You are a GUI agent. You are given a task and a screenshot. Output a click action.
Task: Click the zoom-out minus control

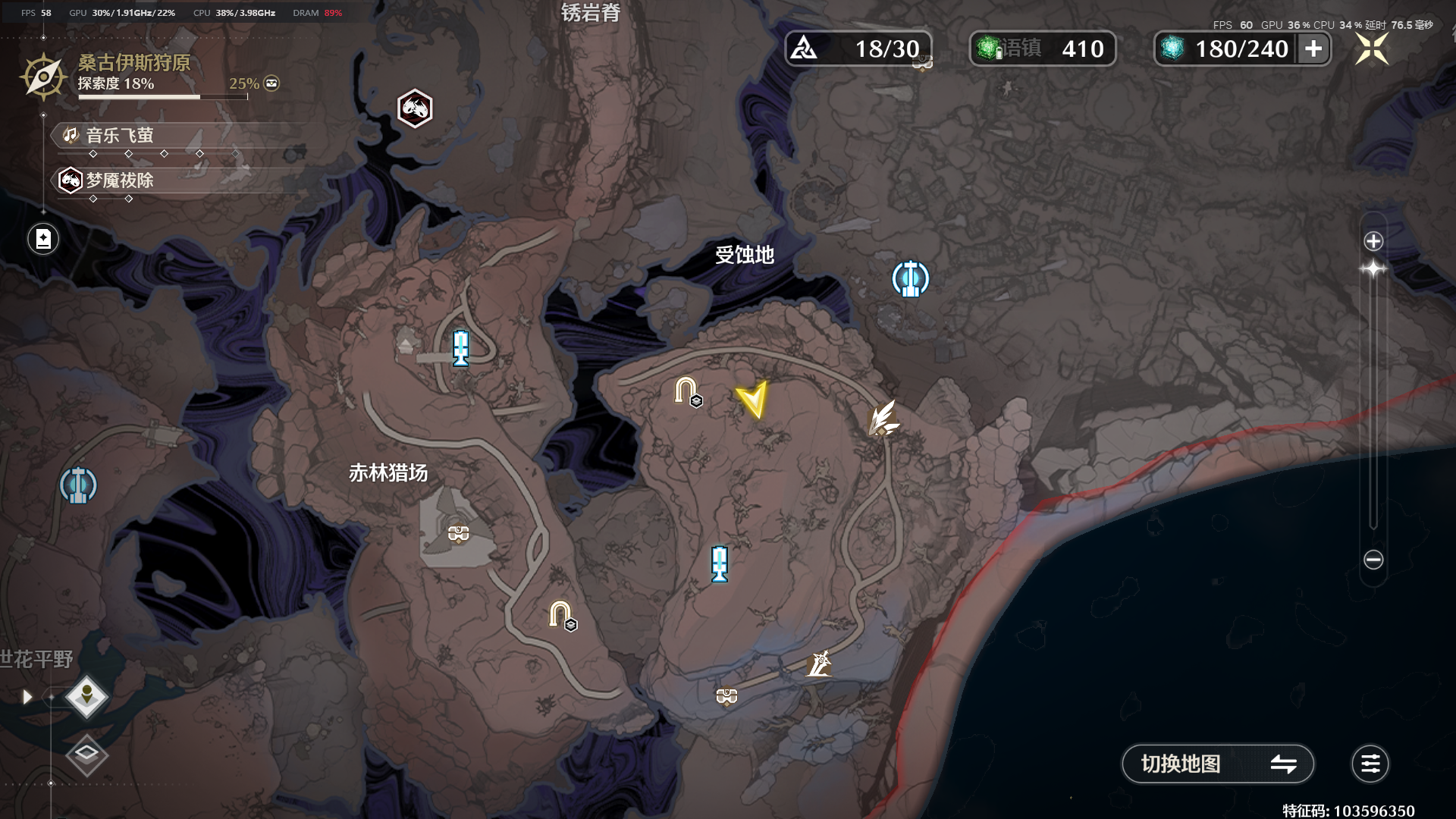1373,559
